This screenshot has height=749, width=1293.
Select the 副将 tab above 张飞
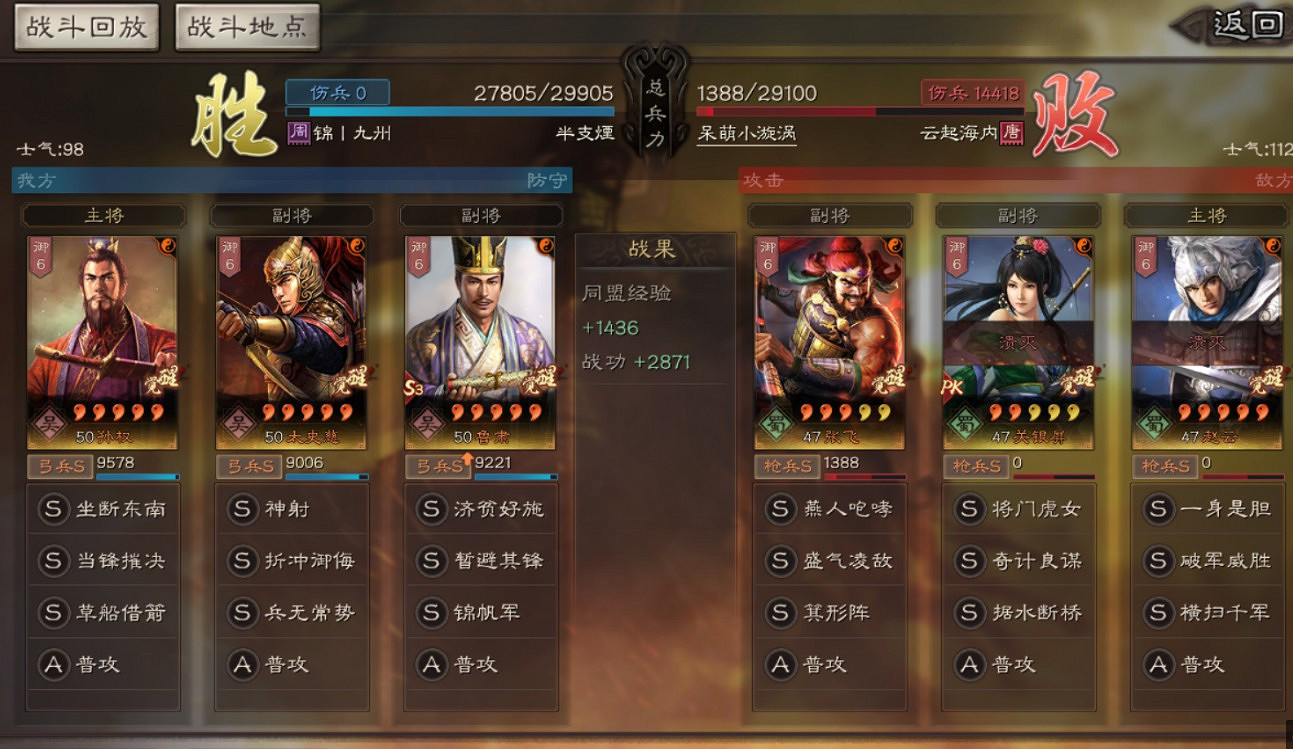pyautogui.click(x=829, y=215)
